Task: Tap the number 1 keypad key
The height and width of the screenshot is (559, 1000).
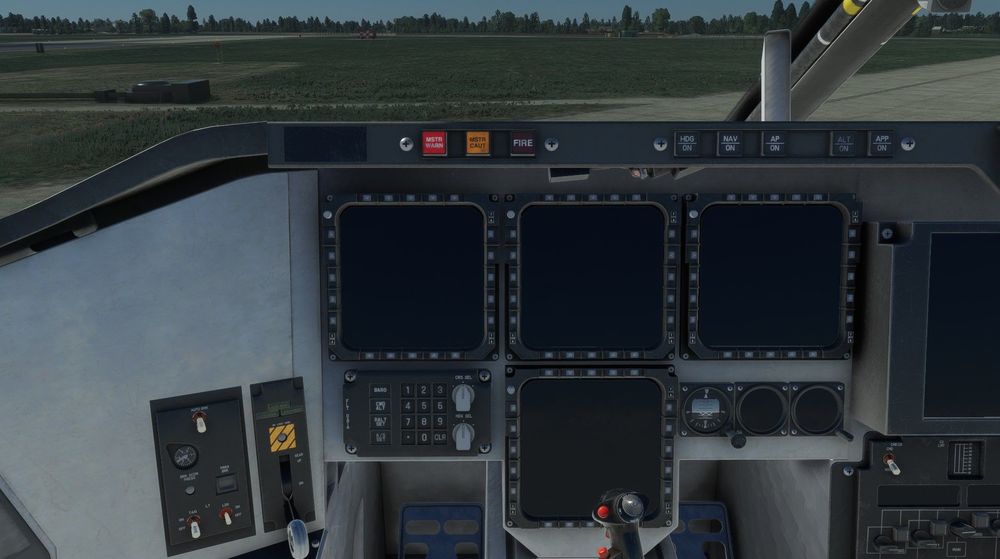Action: [x=406, y=390]
